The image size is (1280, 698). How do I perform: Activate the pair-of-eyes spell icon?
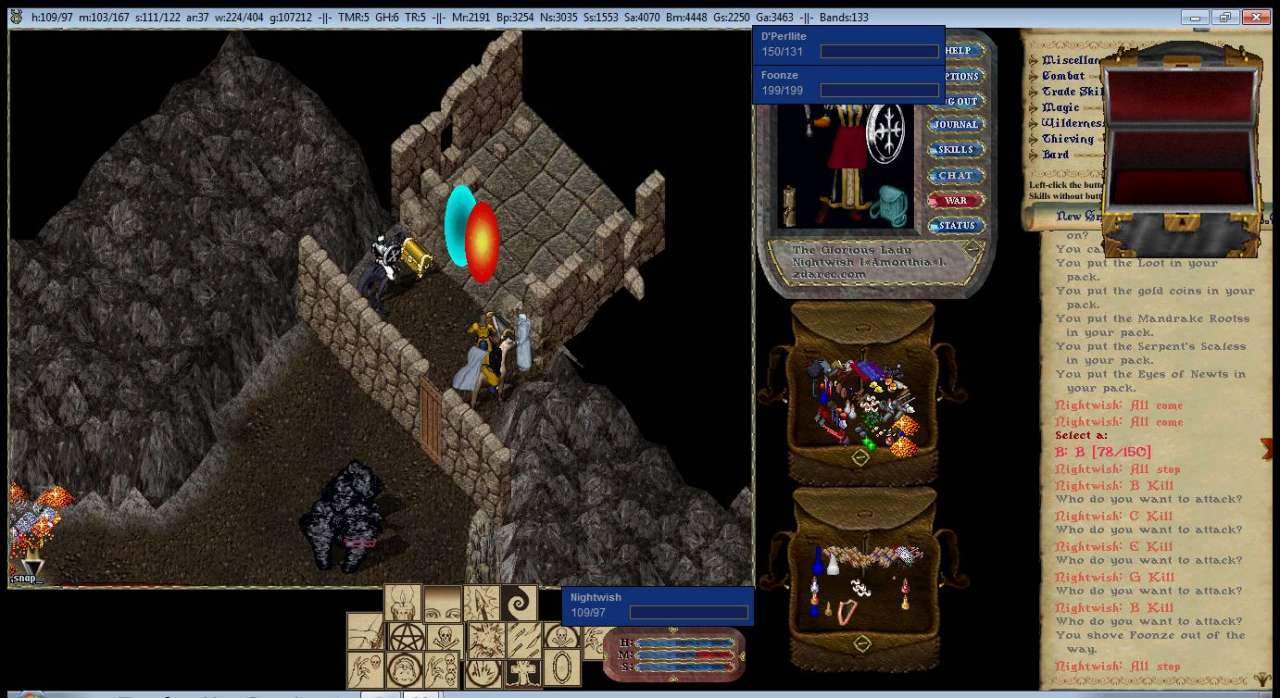(441, 603)
